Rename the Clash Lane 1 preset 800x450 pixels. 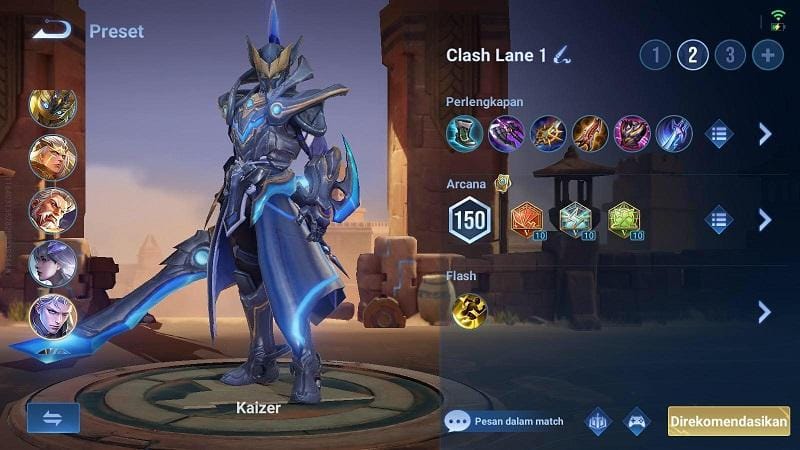coord(562,55)
